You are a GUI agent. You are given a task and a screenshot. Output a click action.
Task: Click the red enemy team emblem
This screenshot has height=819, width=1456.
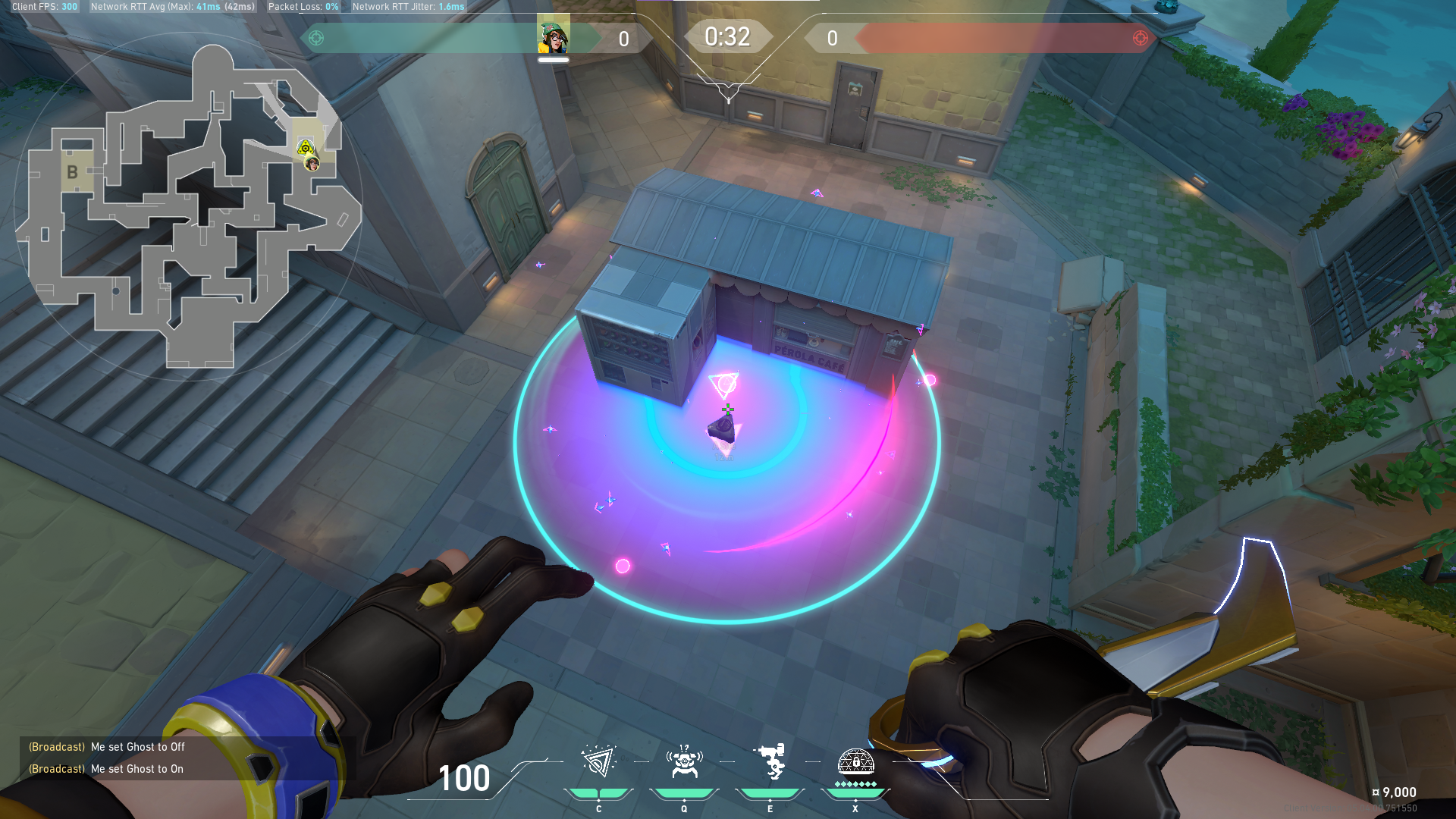(x=1140, y=38)
